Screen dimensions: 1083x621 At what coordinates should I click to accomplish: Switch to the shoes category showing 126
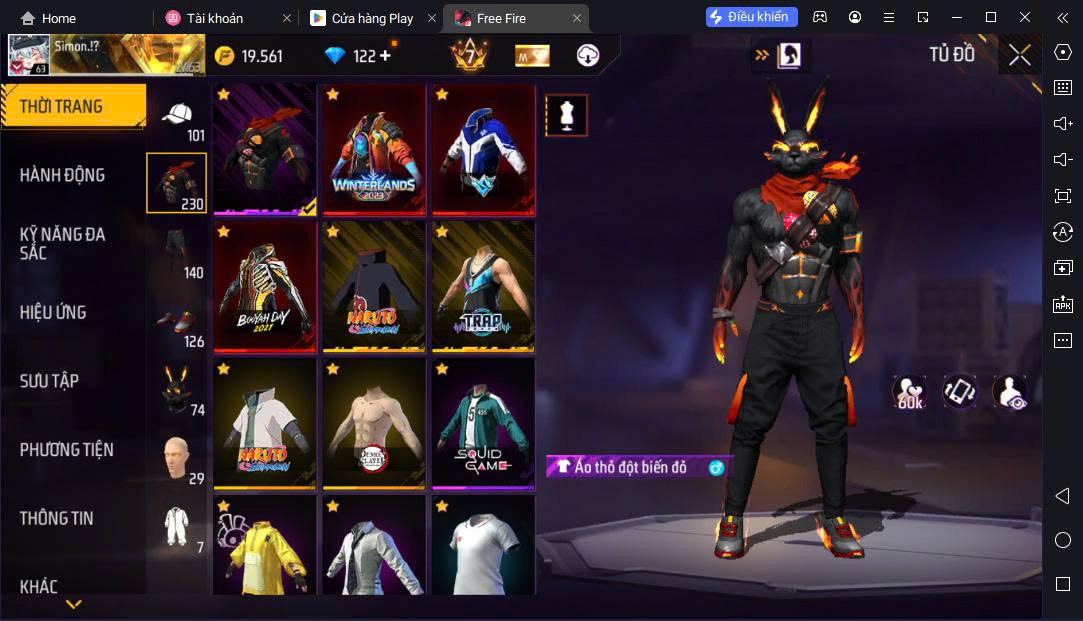coord(178,320)
